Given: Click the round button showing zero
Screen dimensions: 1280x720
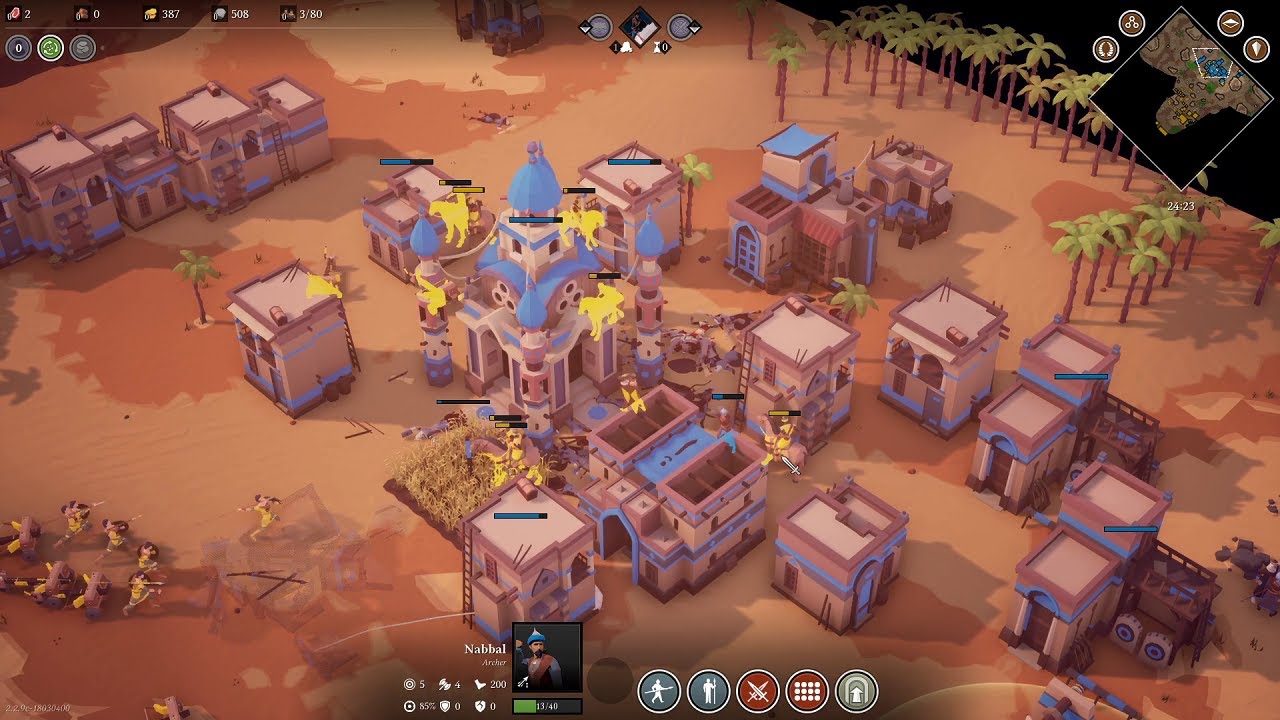Looking at the screenshot, I should [x=19, y=47].
